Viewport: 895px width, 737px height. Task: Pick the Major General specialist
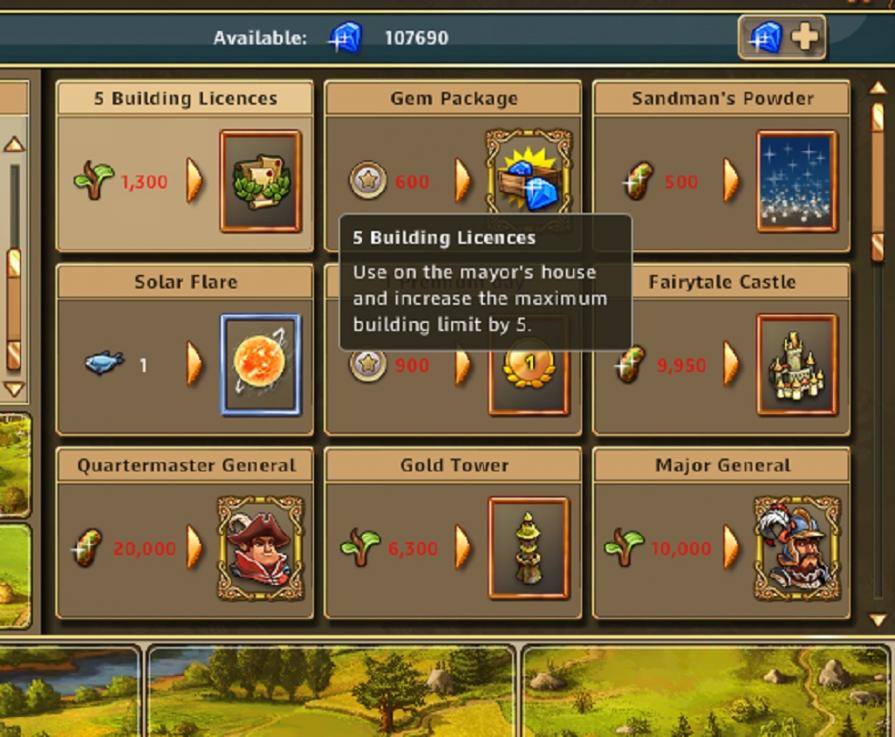click(796, 548)
